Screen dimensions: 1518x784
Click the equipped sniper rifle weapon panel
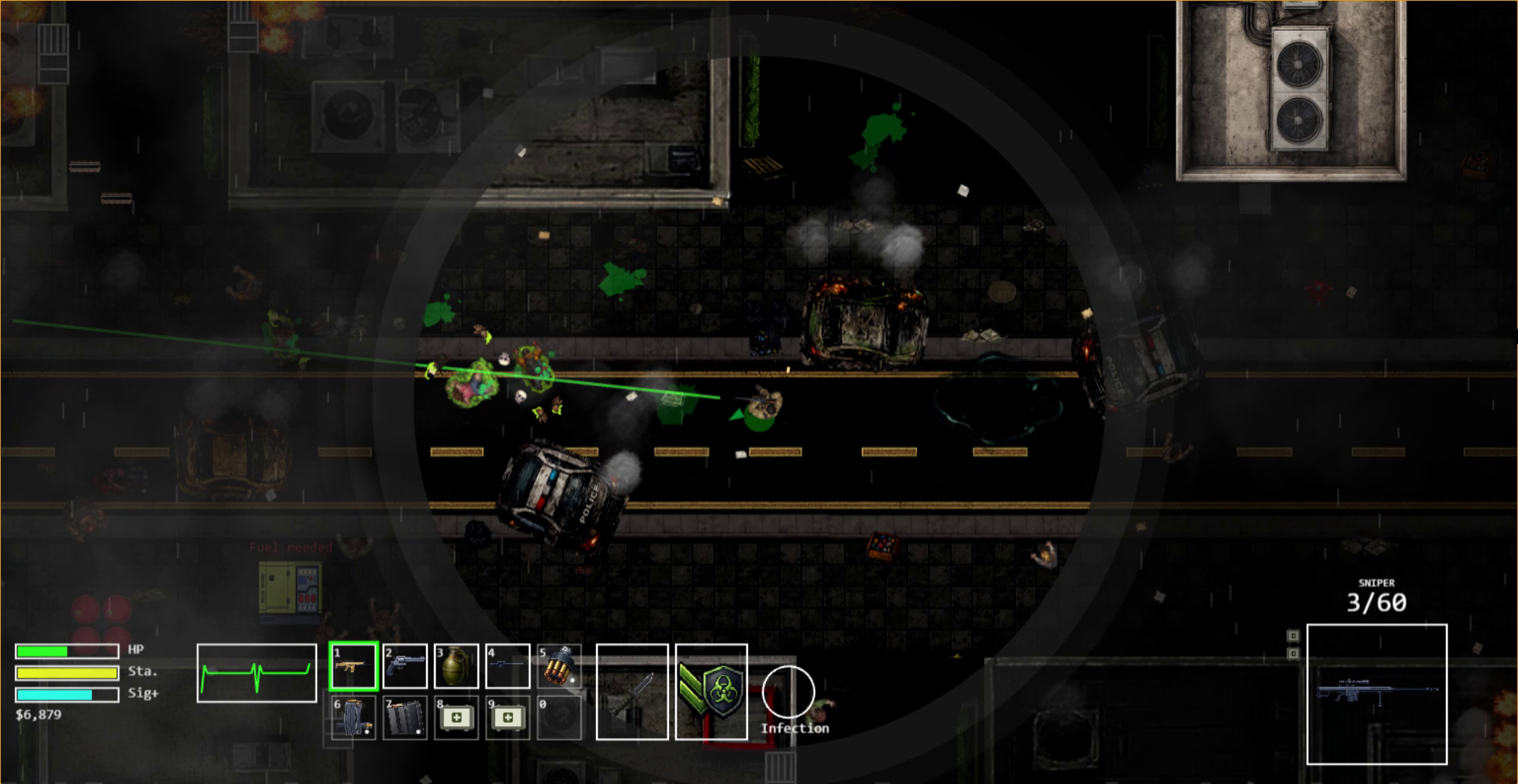1376,694
